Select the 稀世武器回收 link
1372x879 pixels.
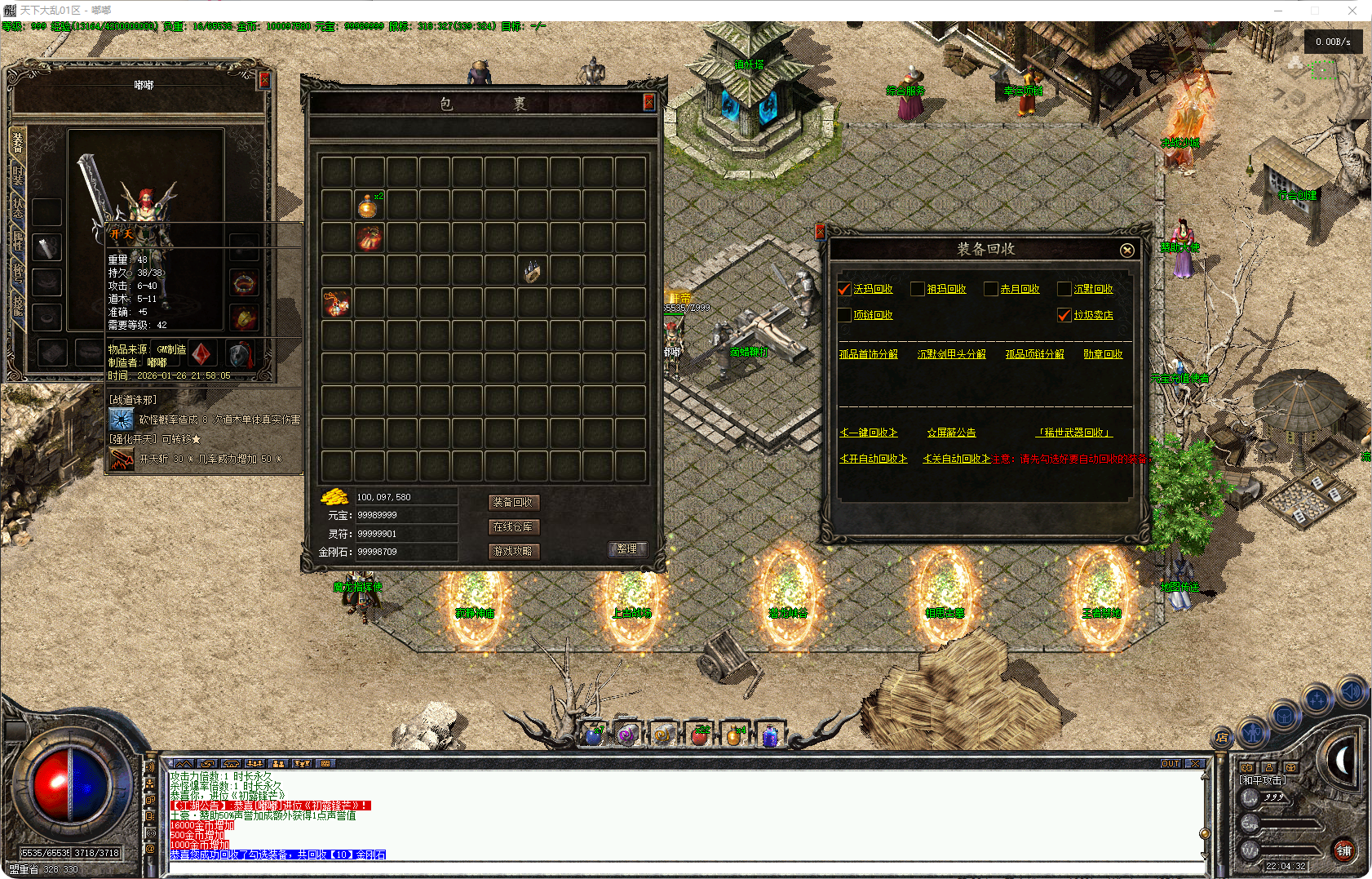coord(1073,433)
